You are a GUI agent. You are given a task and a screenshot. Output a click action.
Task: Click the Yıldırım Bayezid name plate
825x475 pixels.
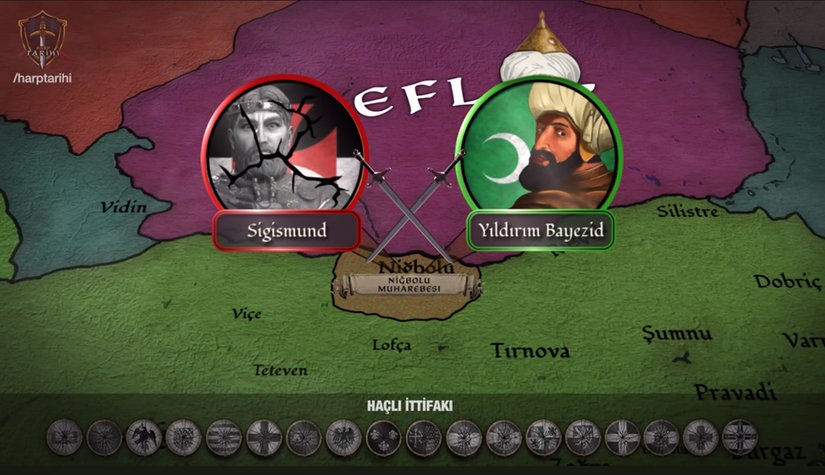pyautogui.click(x=539, y=232)
